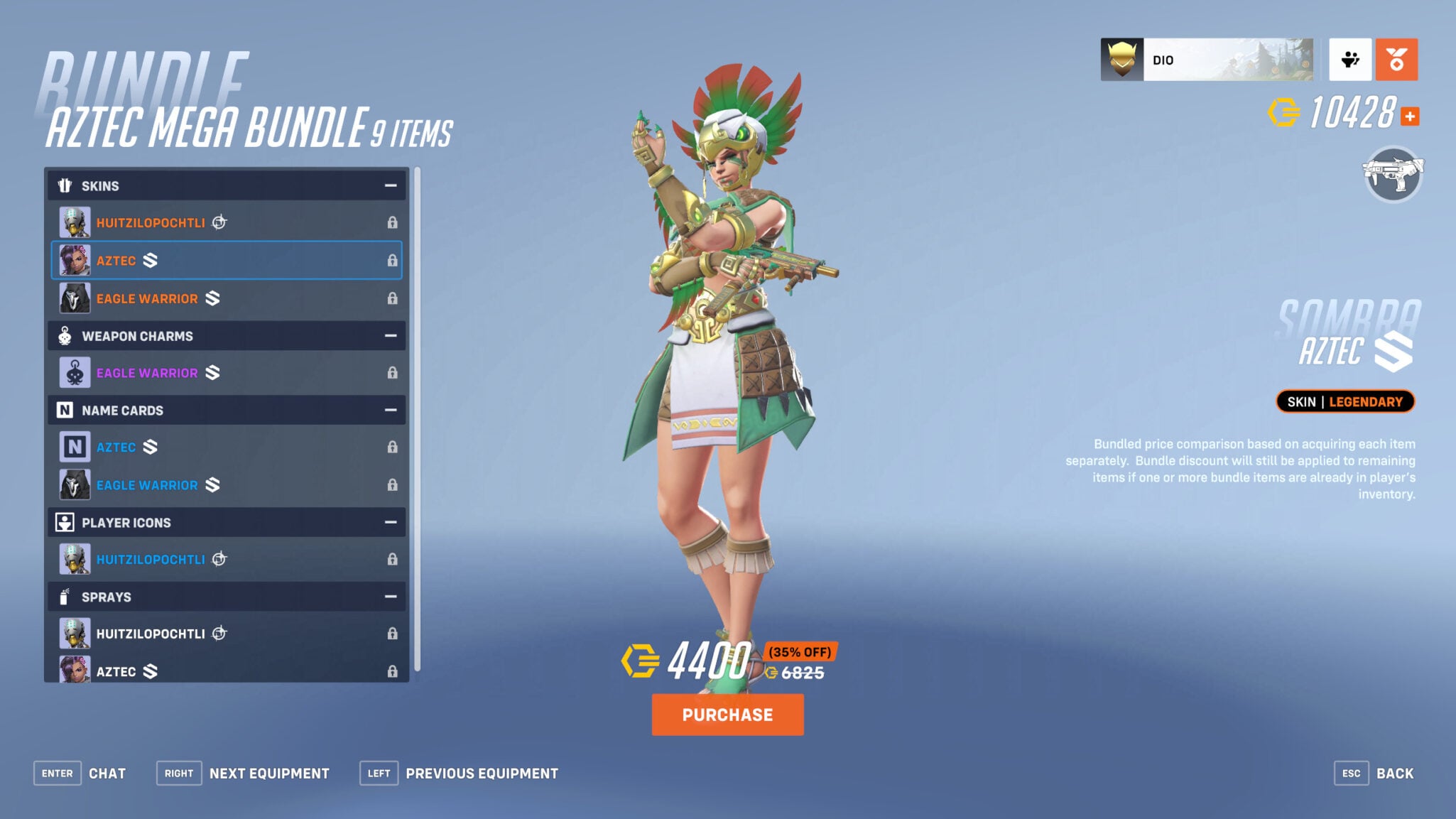Click the Player Icons section icon

point(65,522)
